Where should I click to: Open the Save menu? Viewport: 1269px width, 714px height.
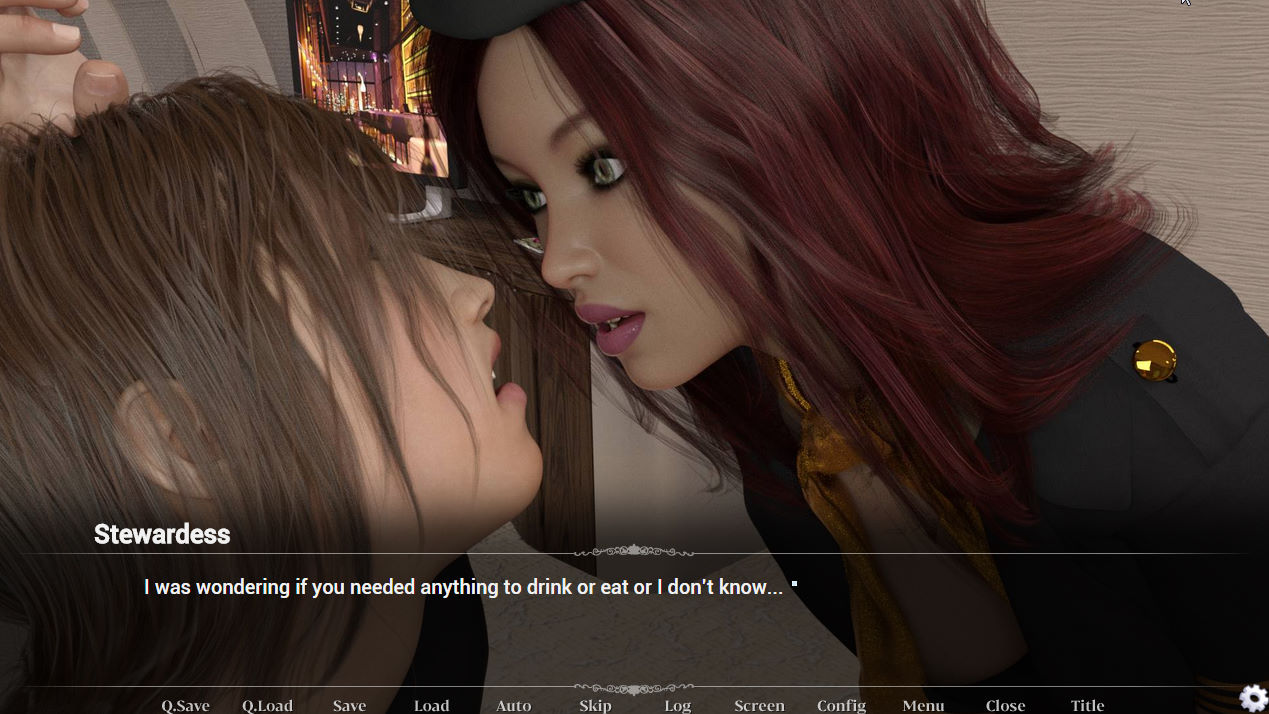(349, 705)
